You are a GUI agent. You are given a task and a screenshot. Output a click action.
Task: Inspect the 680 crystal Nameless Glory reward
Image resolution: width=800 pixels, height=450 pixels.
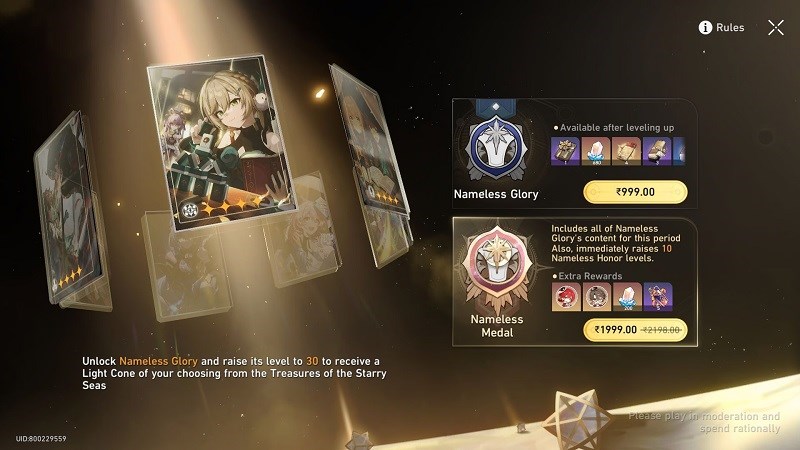pyautogui.click(x=597, y=152)
